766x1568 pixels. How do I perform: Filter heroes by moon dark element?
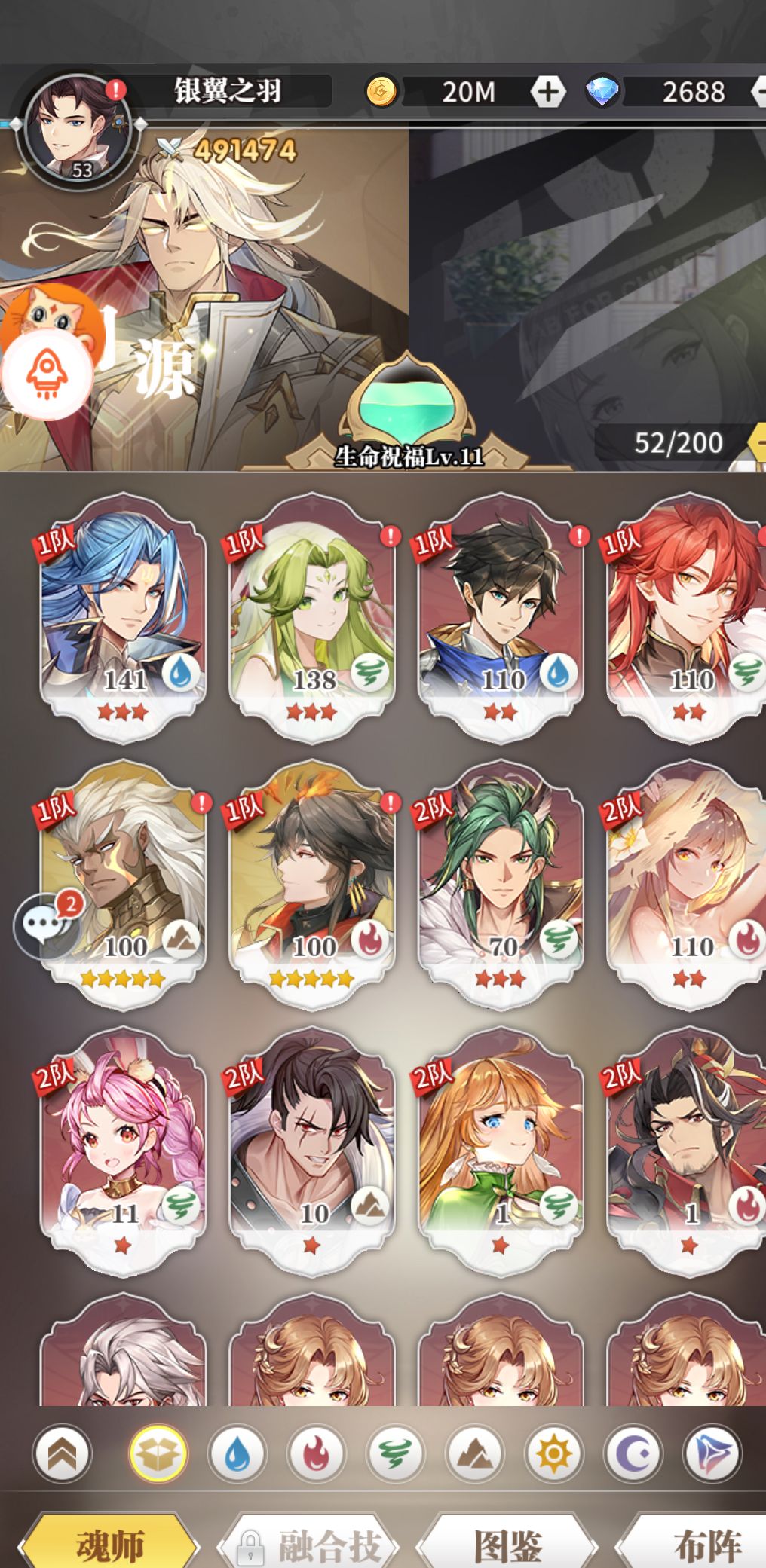tap(632, 1453)
